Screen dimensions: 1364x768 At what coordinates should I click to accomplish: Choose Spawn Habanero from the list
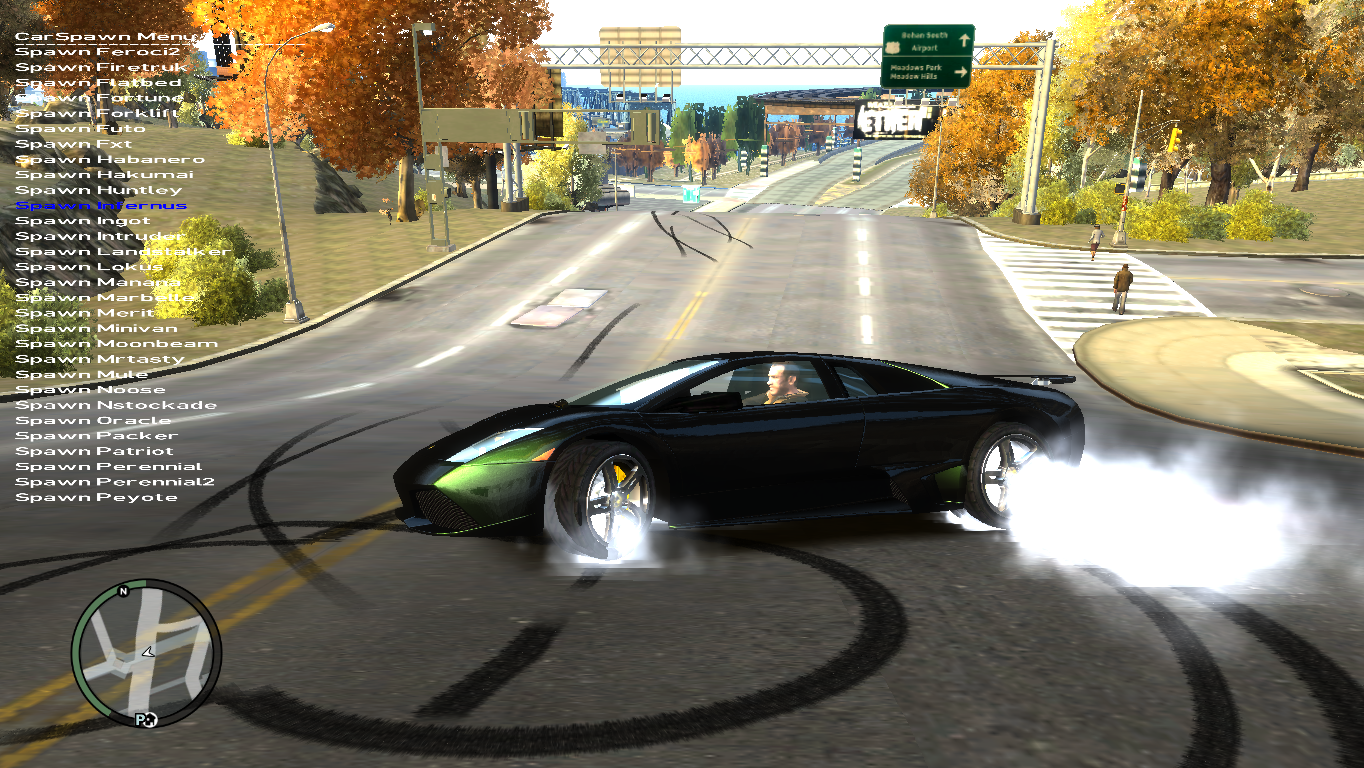tap(110, 160)
